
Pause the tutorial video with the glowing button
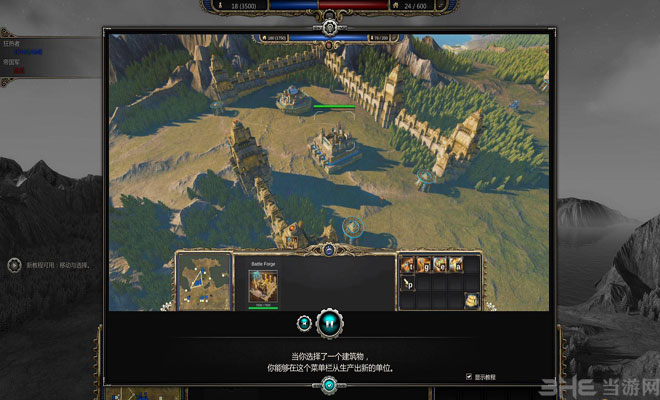pos(329,323)
